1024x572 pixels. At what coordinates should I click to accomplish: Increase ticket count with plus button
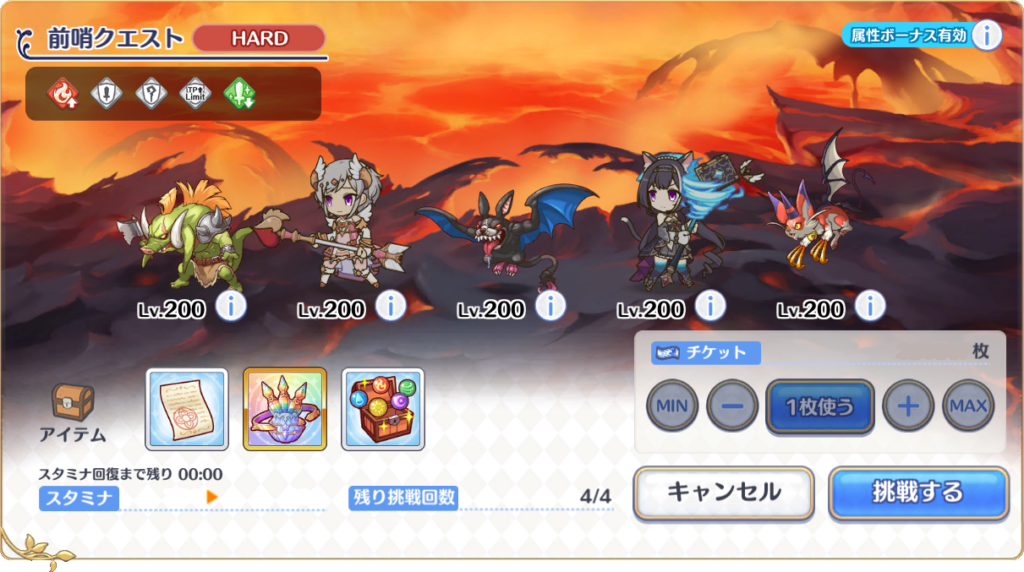point(908,406)
